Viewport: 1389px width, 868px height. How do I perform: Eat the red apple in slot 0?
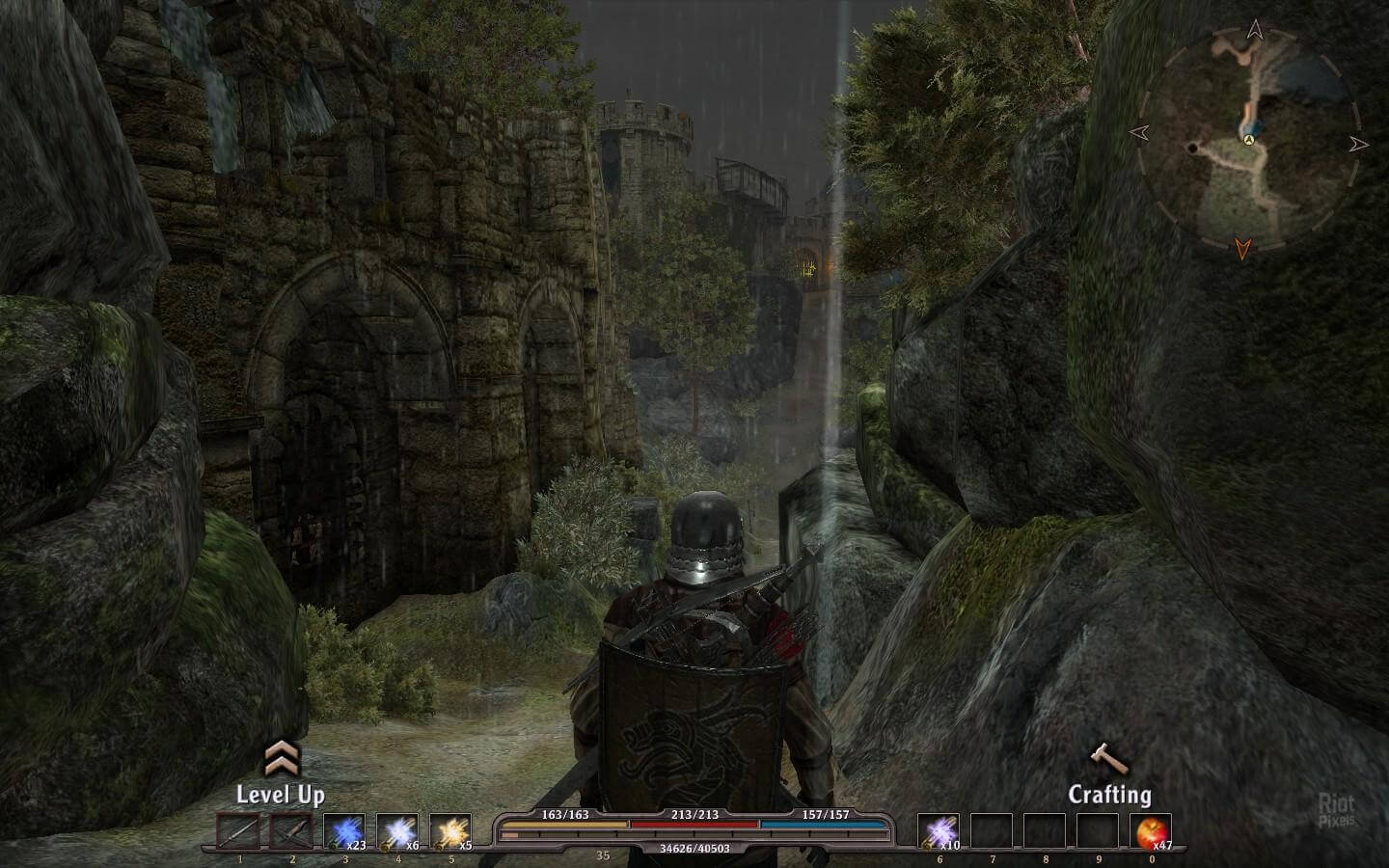(1152, 831)
